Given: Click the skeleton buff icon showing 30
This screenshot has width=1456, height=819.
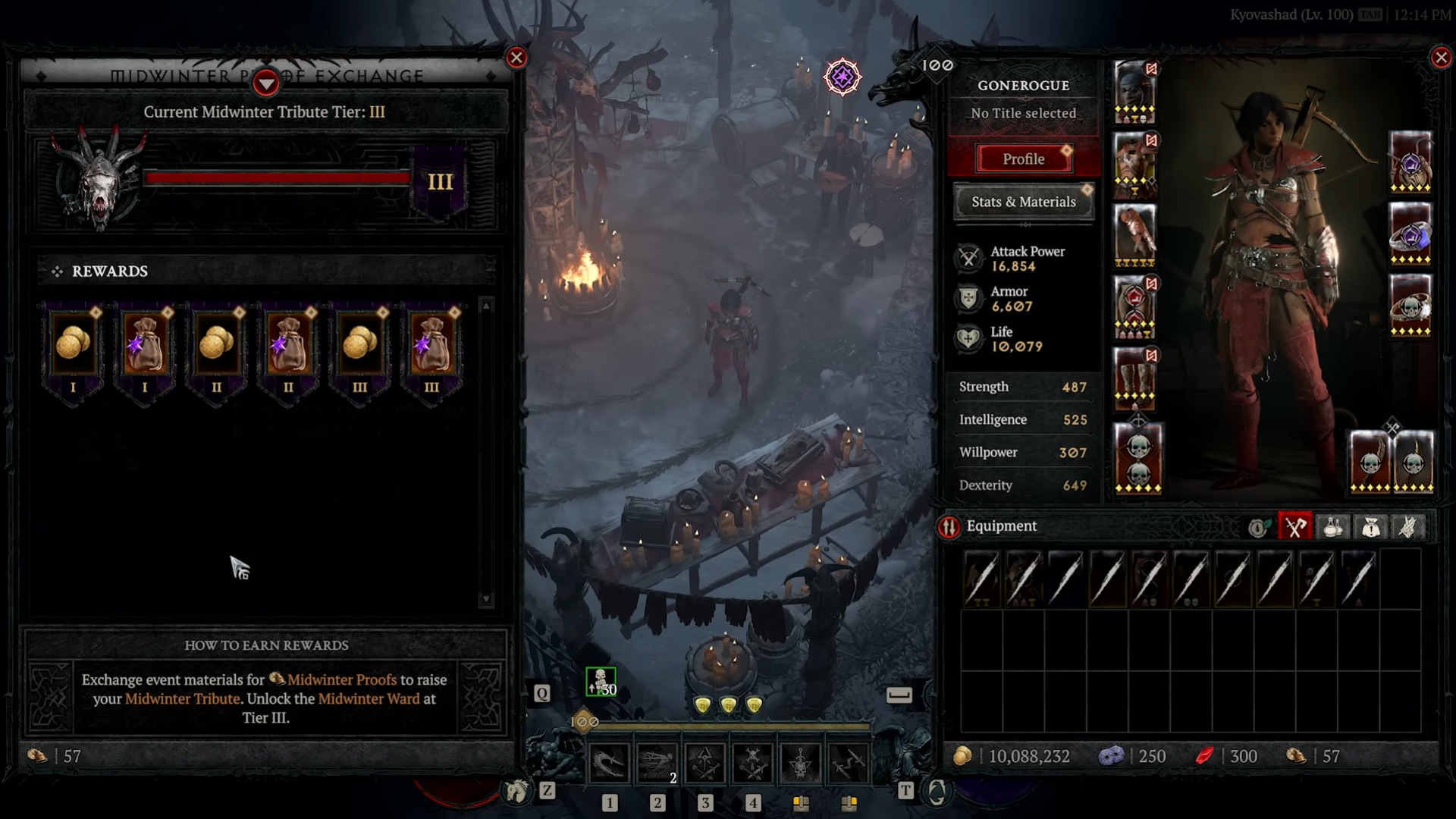Looking at the screenshot, I should click(601, 682).
